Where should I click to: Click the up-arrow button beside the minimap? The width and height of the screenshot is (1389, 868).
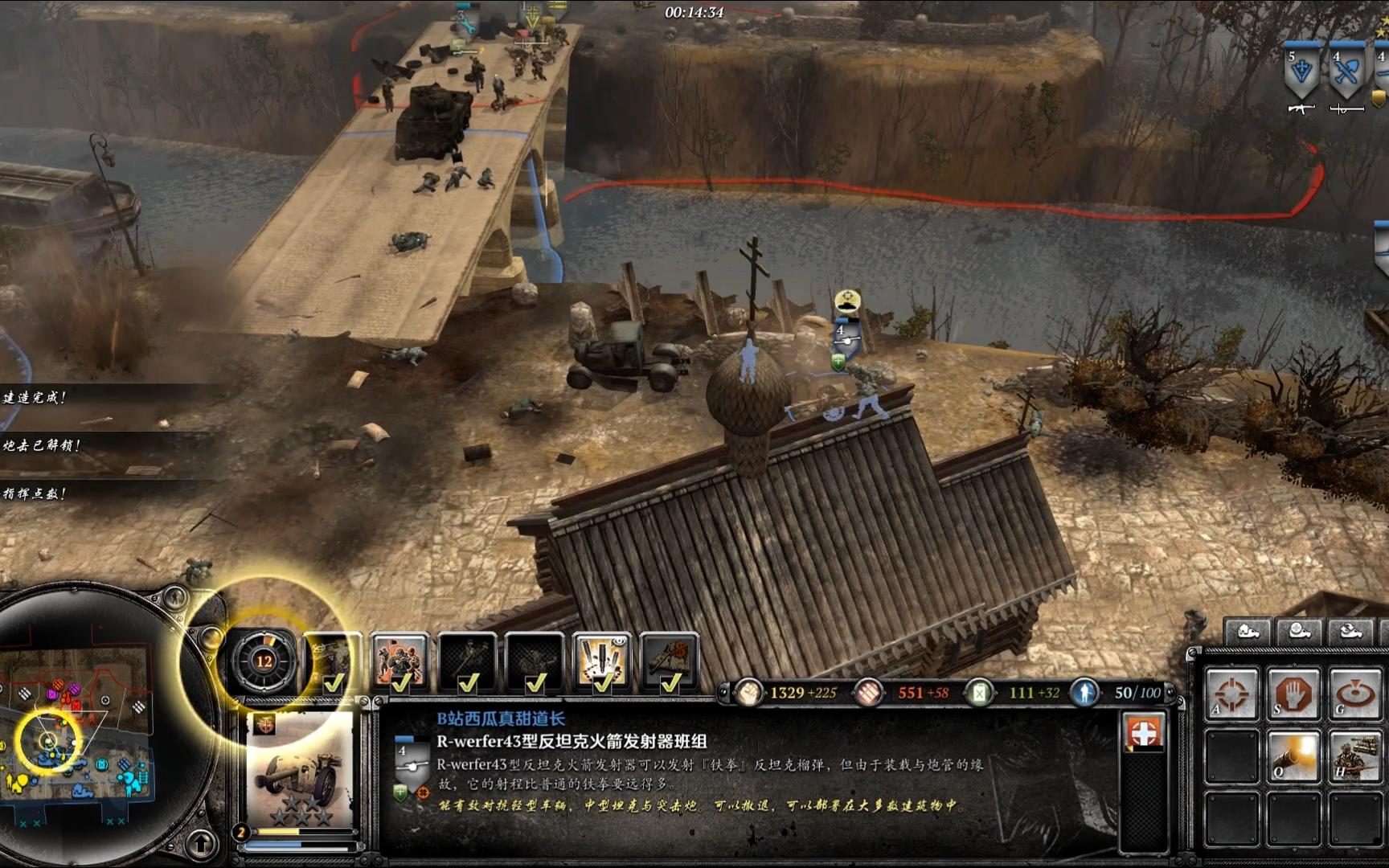(x=202, y=844)
